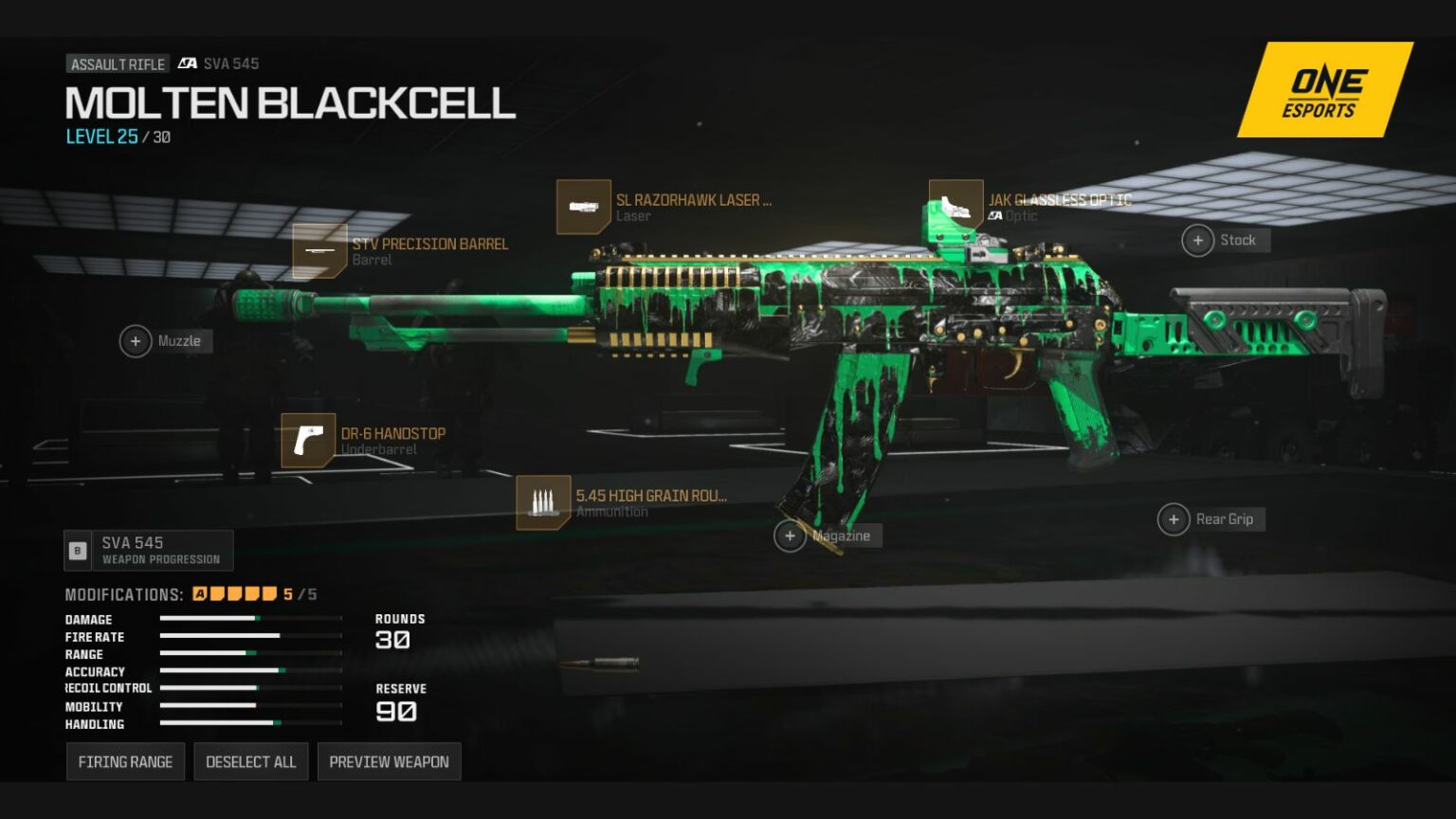
Task: Click the JAK Glassless Optic icon
Action: pos(954,203)
